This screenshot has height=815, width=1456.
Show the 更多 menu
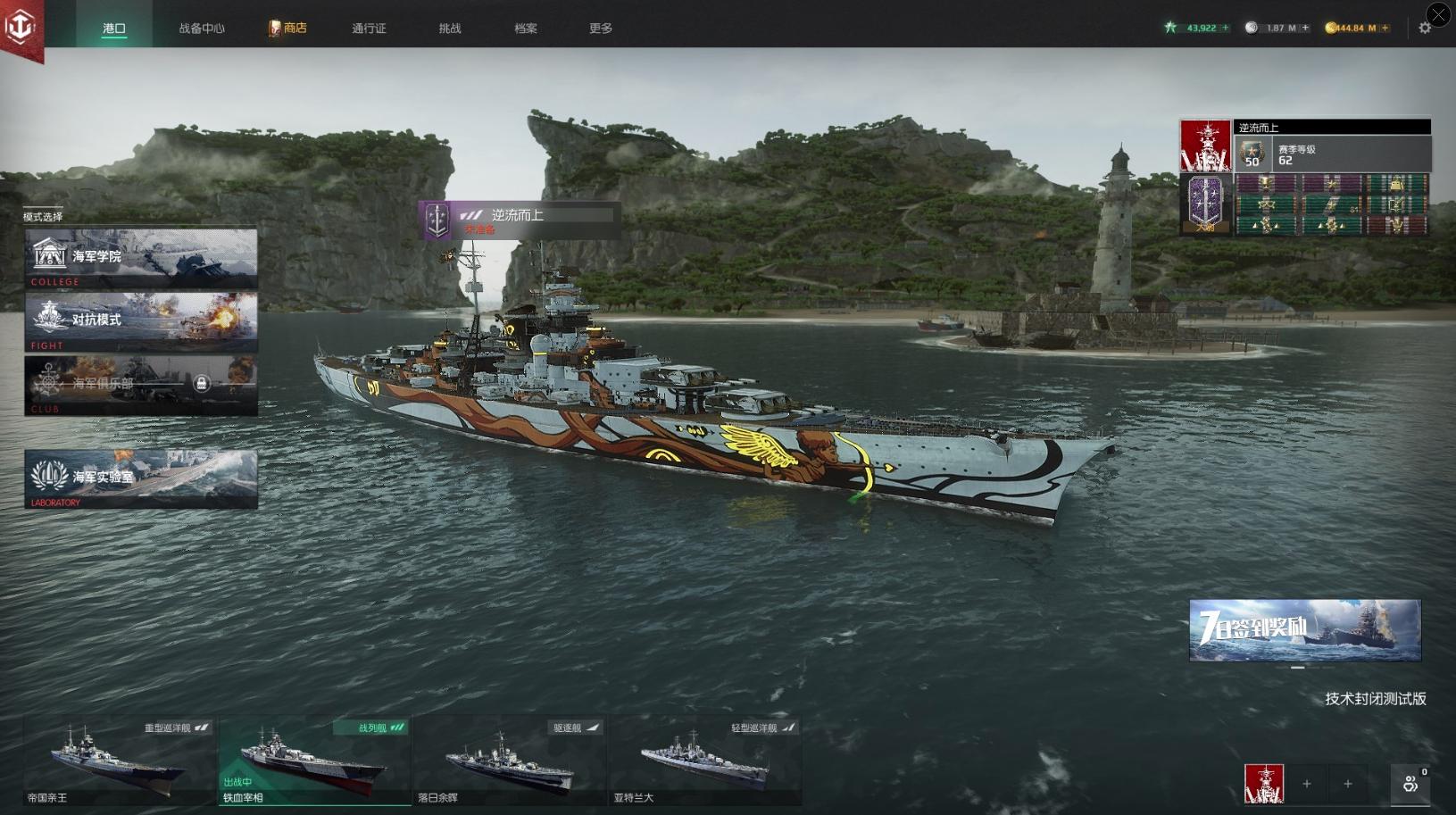tap(601, 28)
